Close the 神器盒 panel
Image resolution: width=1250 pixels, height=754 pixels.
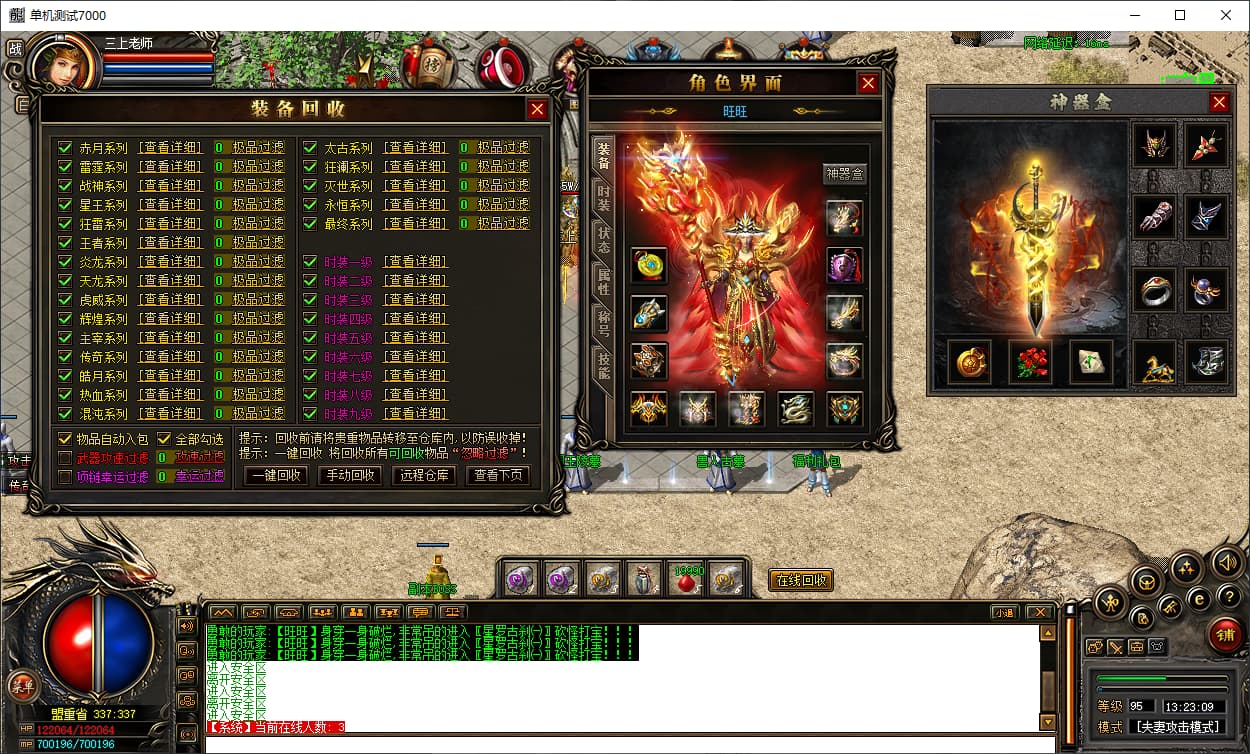(1219, 102)
